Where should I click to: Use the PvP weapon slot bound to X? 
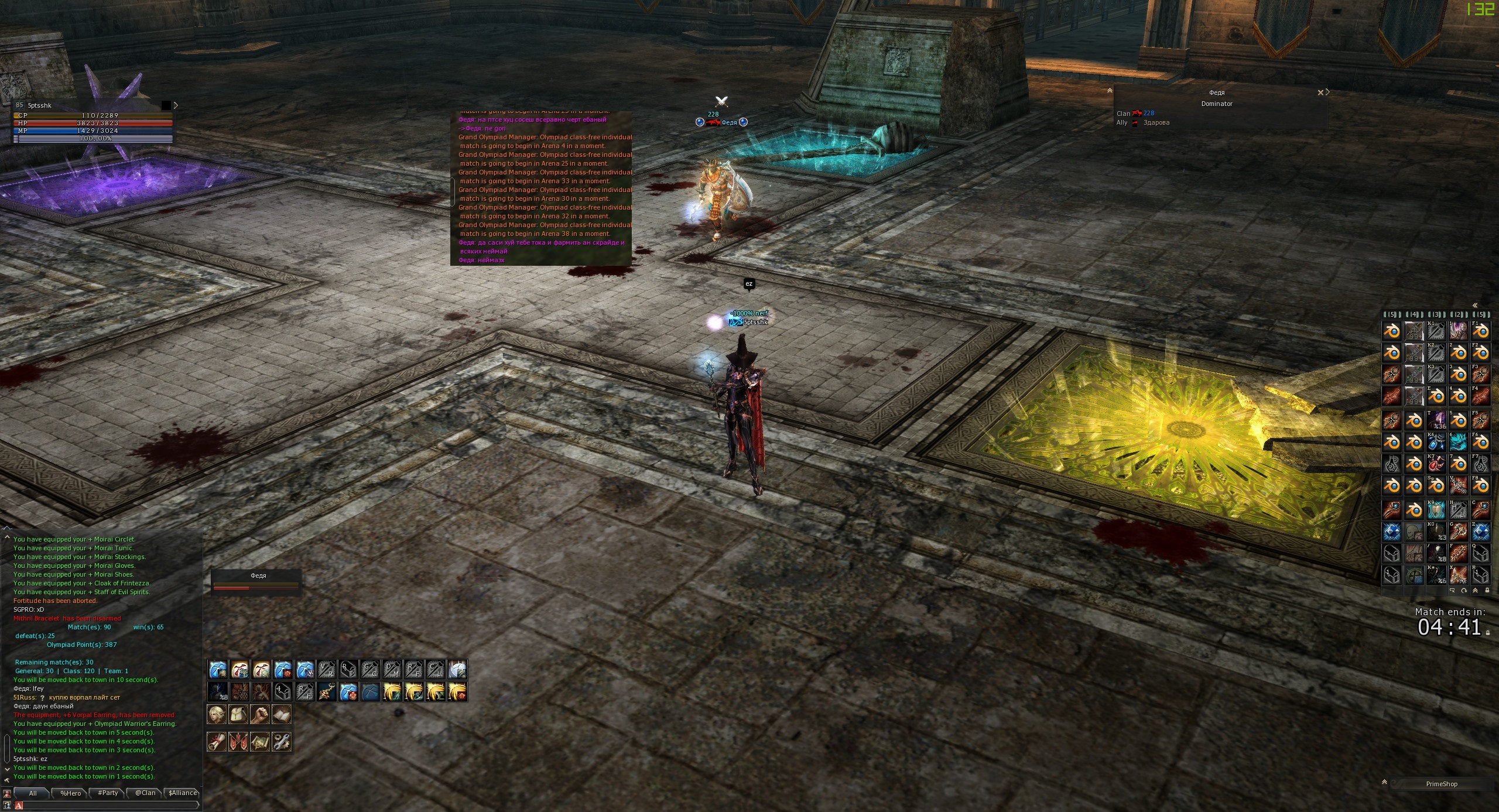tap(1458, 574)
